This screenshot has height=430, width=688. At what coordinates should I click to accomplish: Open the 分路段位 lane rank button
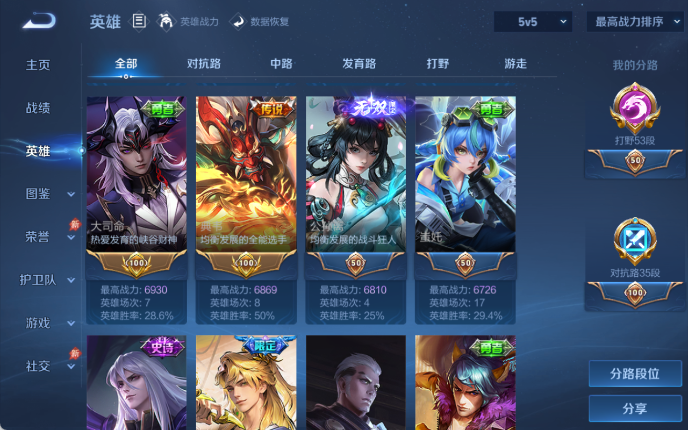[635, 374]
